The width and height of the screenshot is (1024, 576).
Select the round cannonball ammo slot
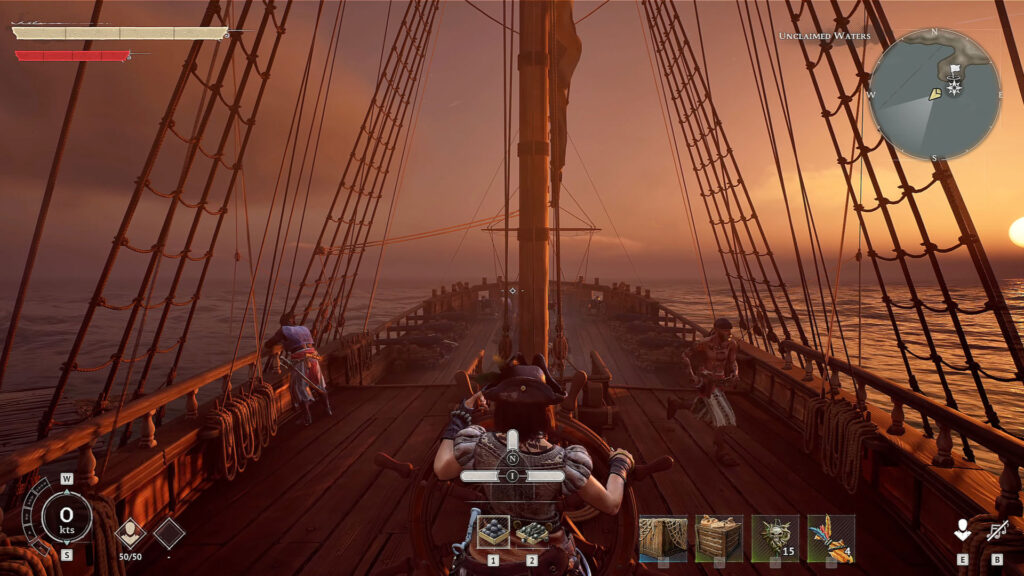click(493, 531)
